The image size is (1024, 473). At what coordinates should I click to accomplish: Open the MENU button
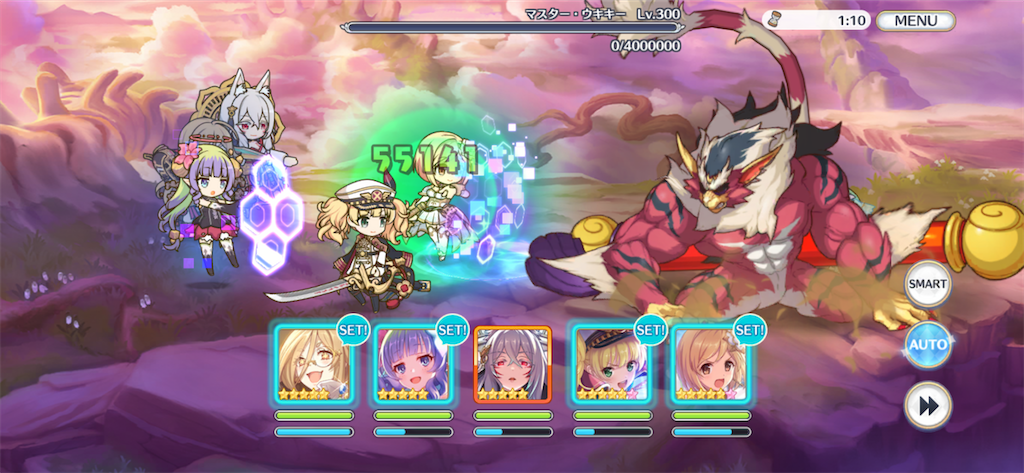915,20
